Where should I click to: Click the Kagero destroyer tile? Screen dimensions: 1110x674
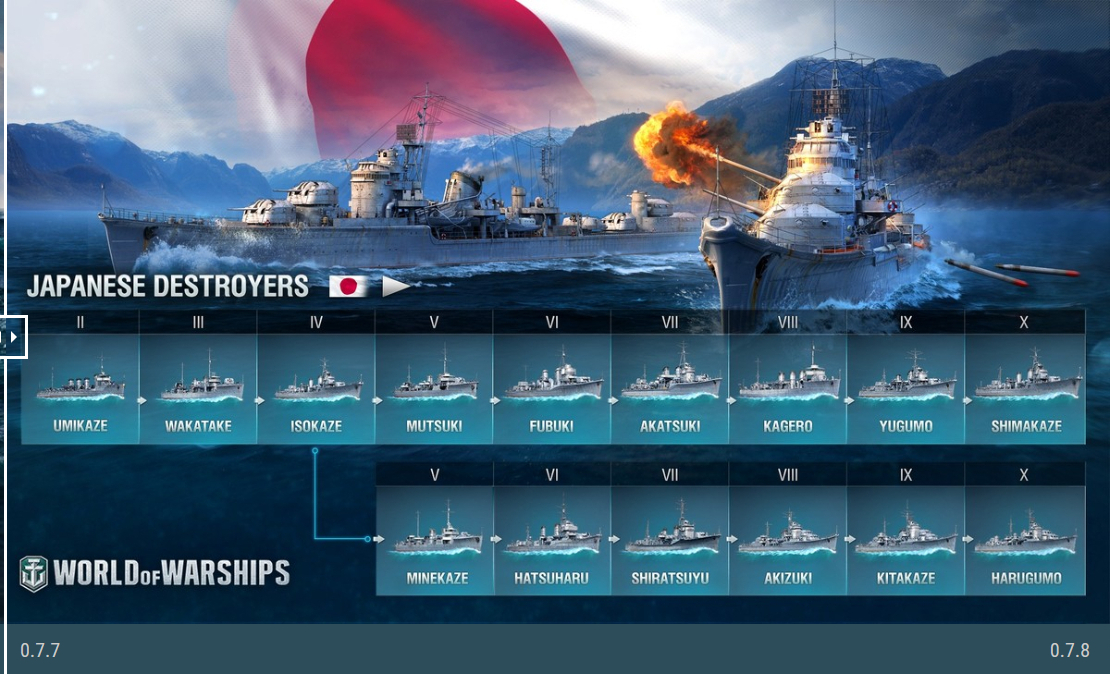[x=788, y=389]
